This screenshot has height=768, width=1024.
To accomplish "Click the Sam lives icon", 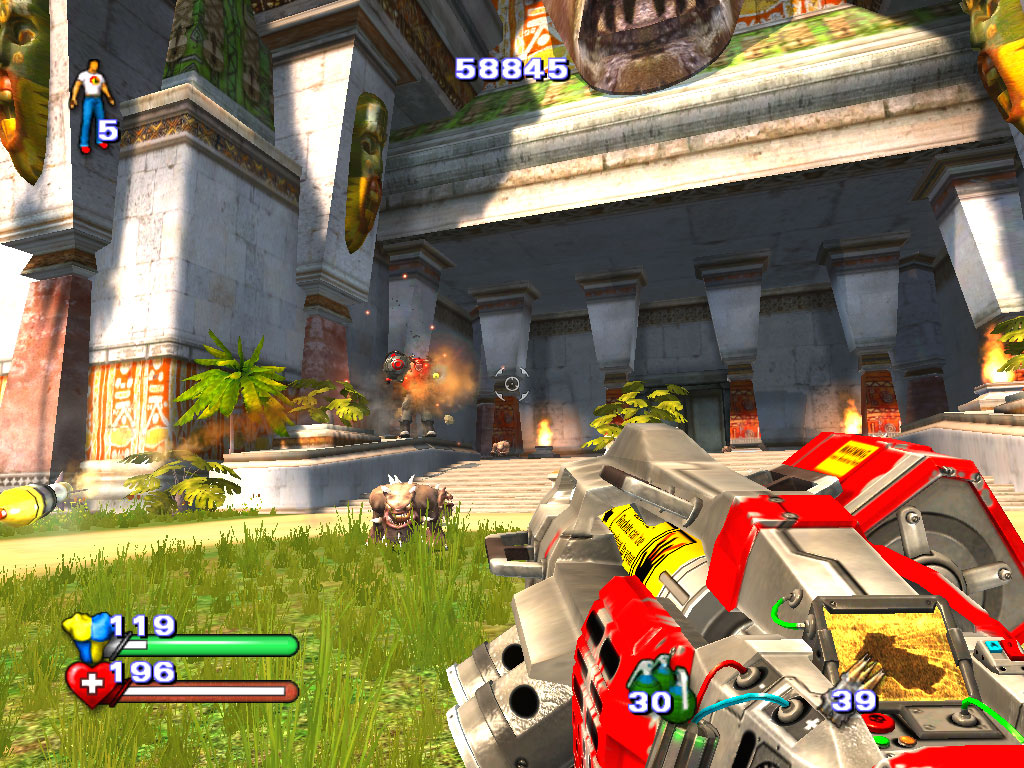I will point(90,105).
